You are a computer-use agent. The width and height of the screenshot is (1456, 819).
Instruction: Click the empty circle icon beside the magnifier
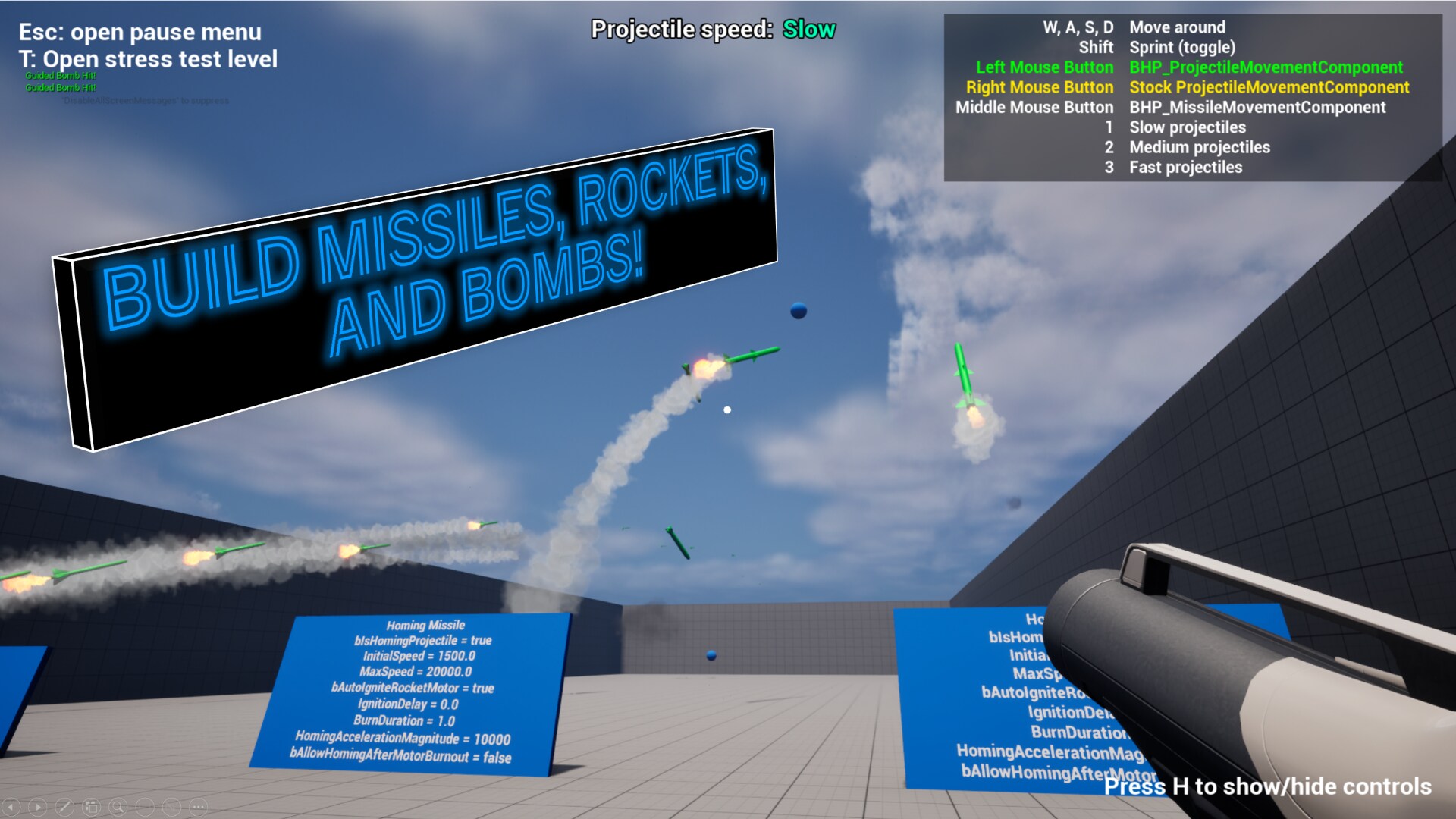(x=144, y=806)
